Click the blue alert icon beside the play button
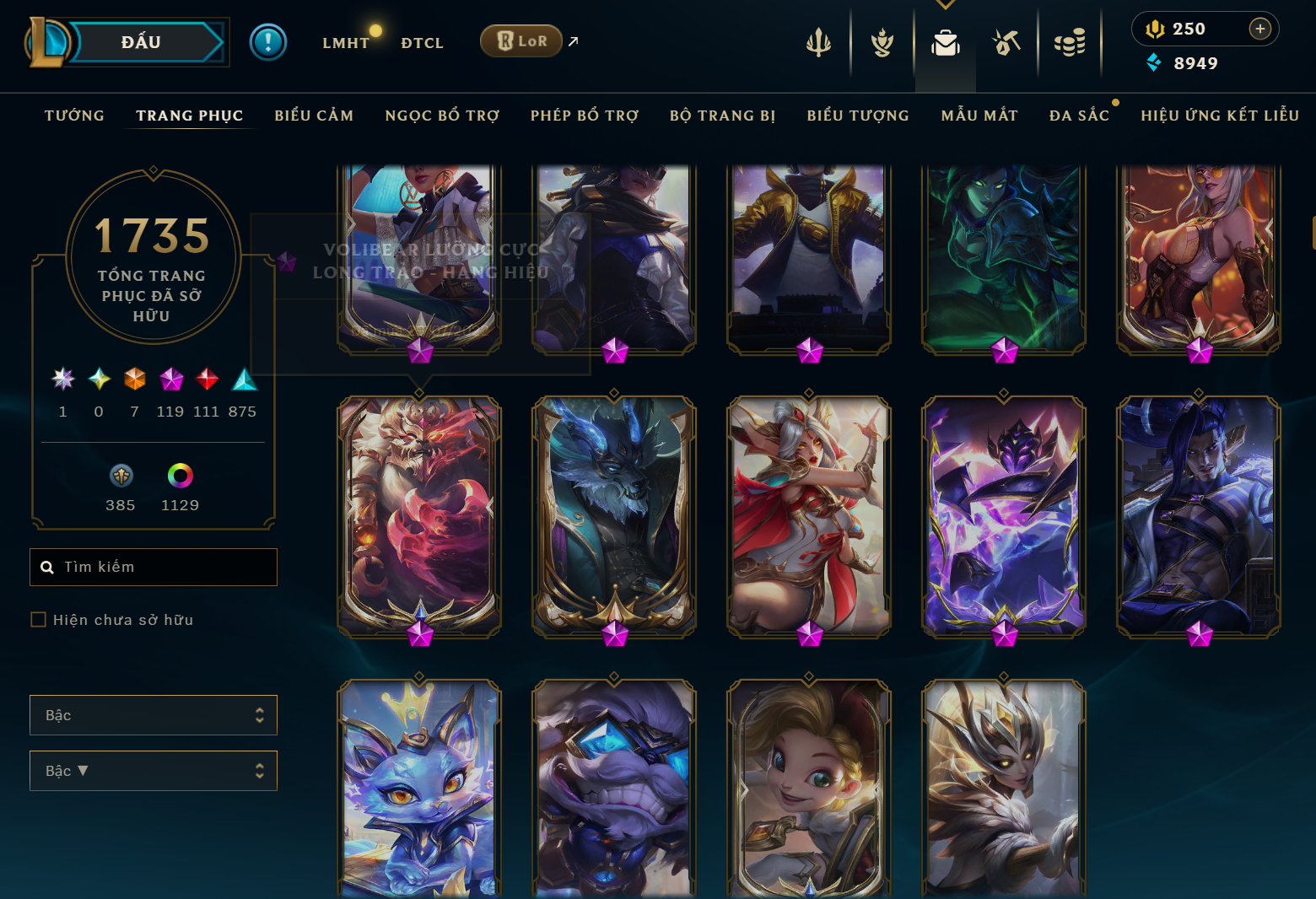The image size is (1316, 899). click(x=268, y=41)
